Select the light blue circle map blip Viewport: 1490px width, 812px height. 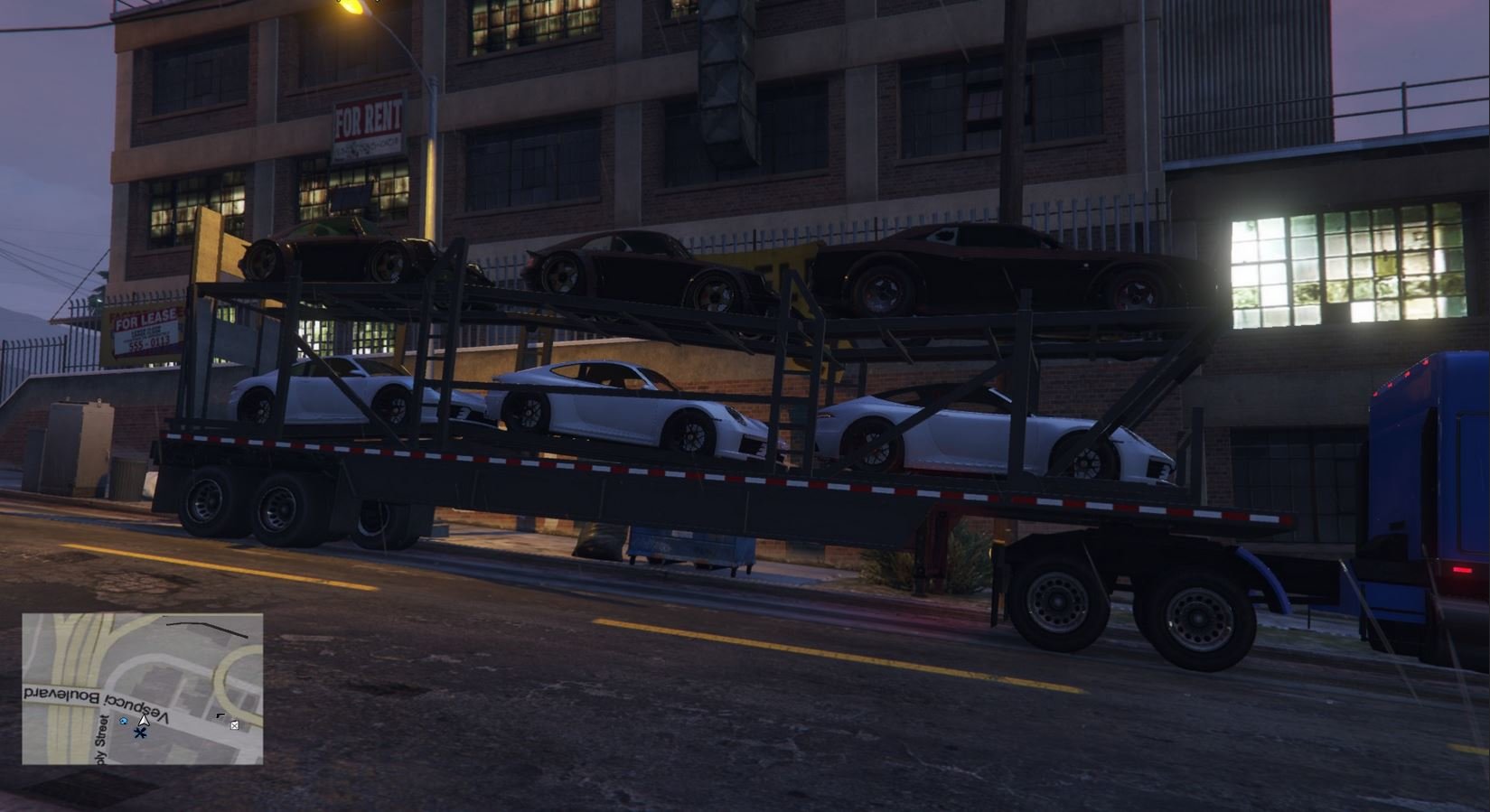(x=124, y=721)
